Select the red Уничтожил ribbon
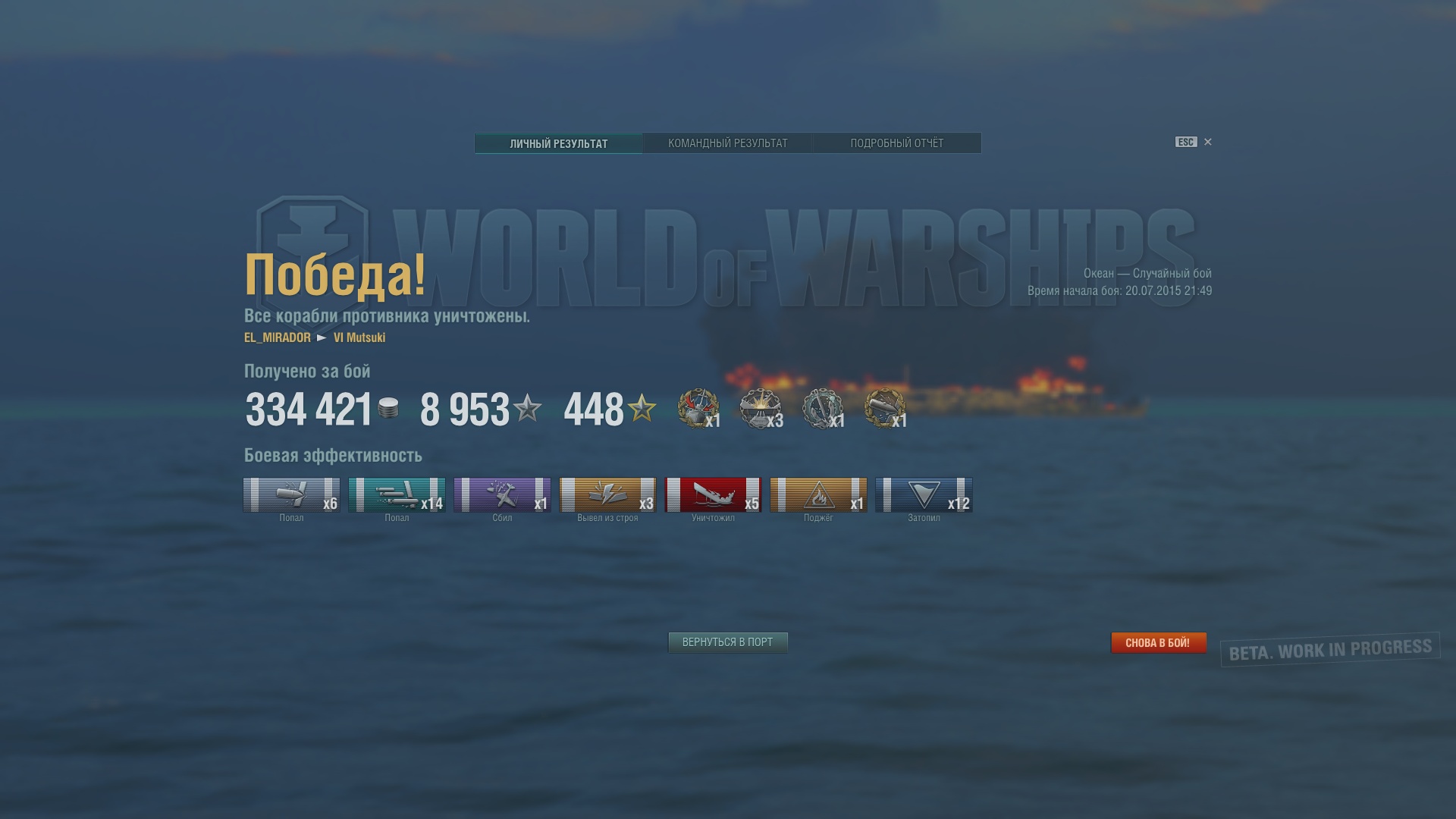 [713, 495]
